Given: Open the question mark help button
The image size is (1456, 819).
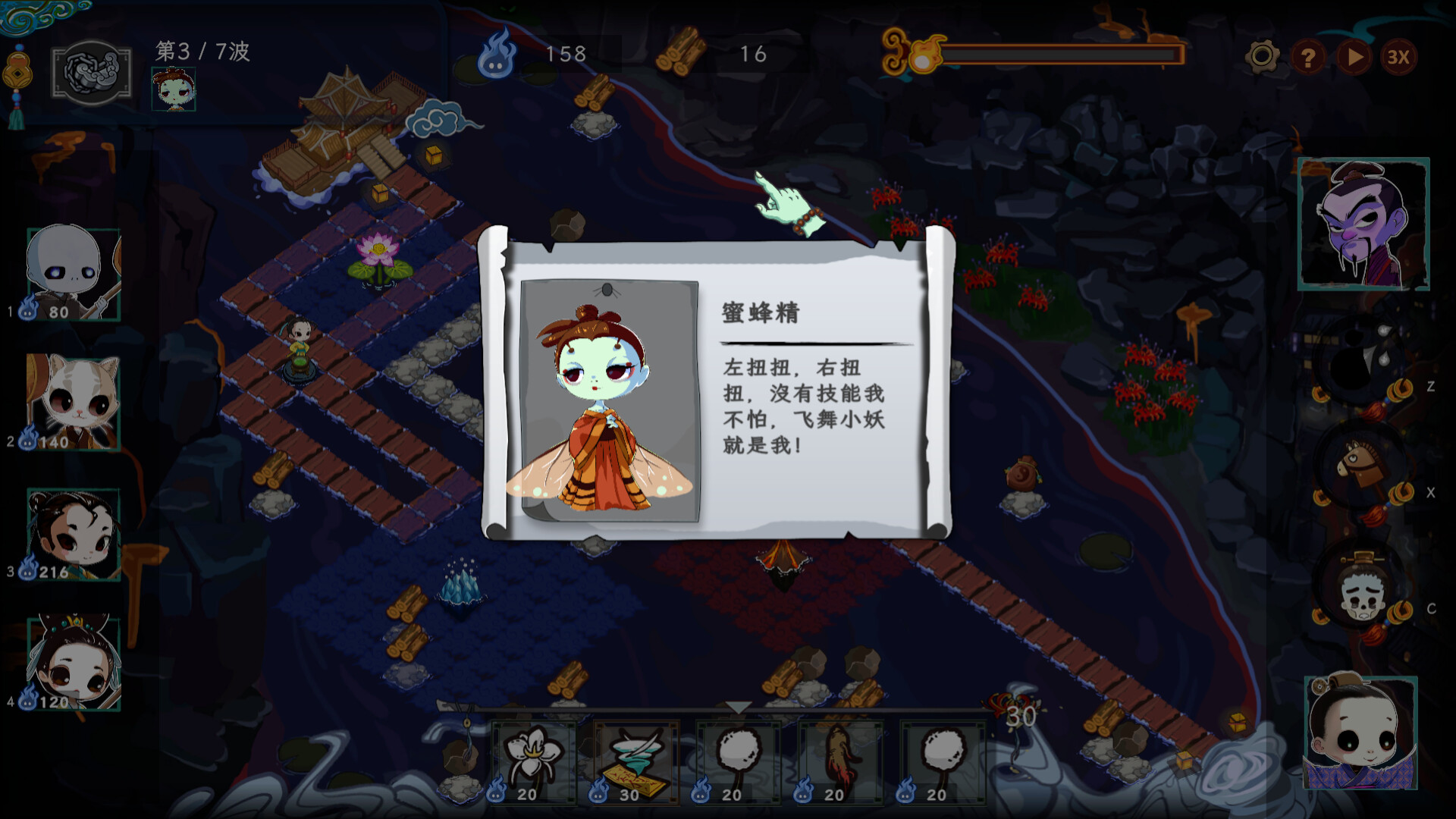Looking at the screenshot, I should tap(1308, 57).
